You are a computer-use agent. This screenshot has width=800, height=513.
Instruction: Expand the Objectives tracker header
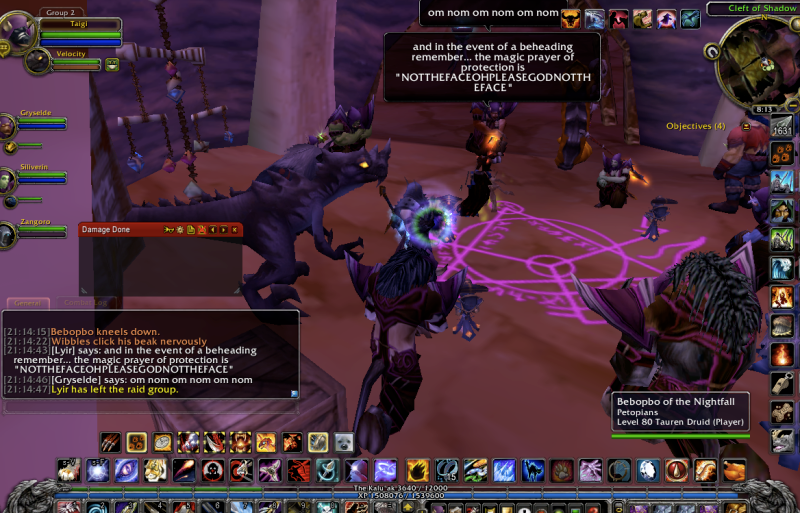tap(746, 126)
